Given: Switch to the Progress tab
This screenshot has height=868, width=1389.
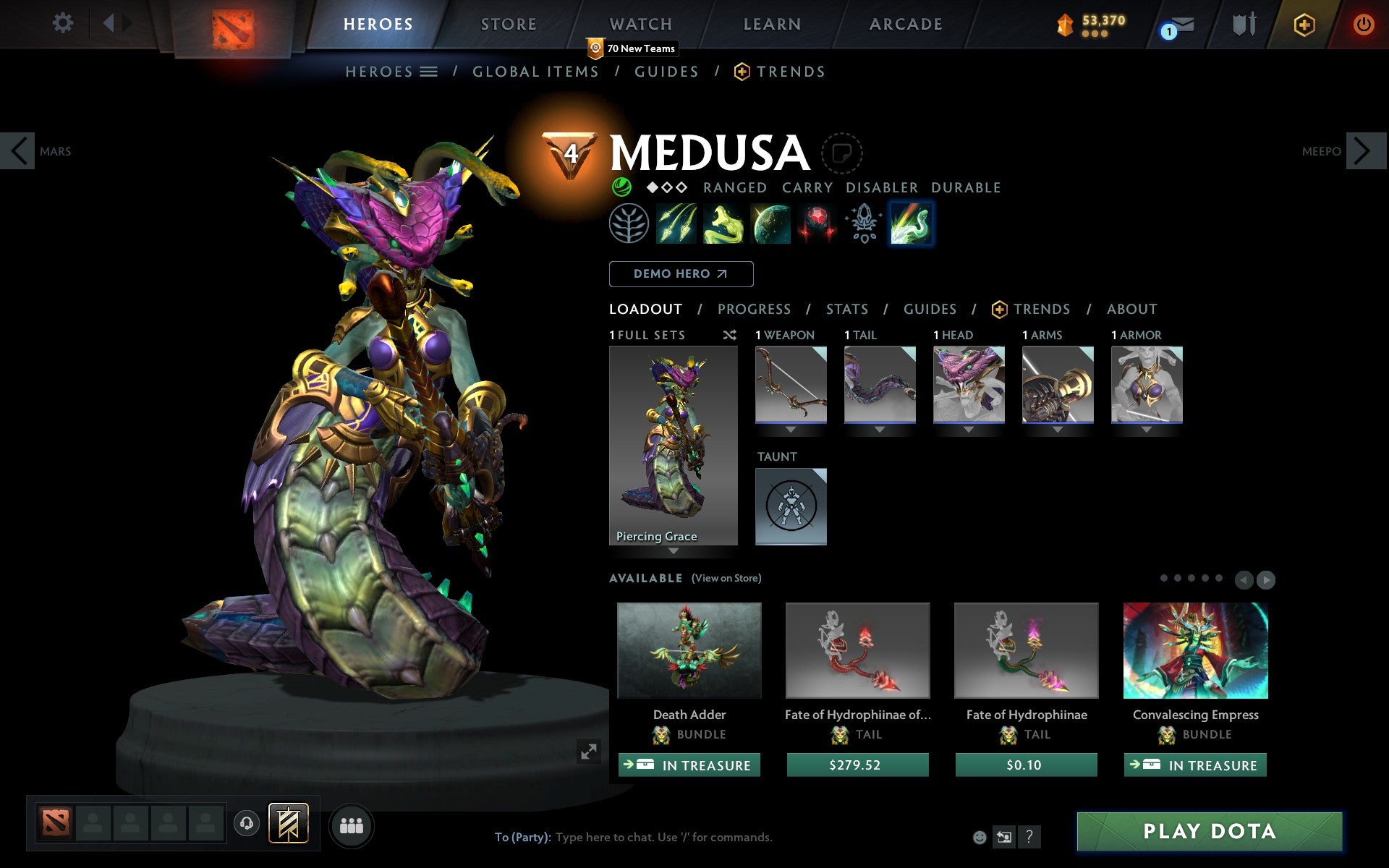Looking at the screenshot, I should click(754, 309).
